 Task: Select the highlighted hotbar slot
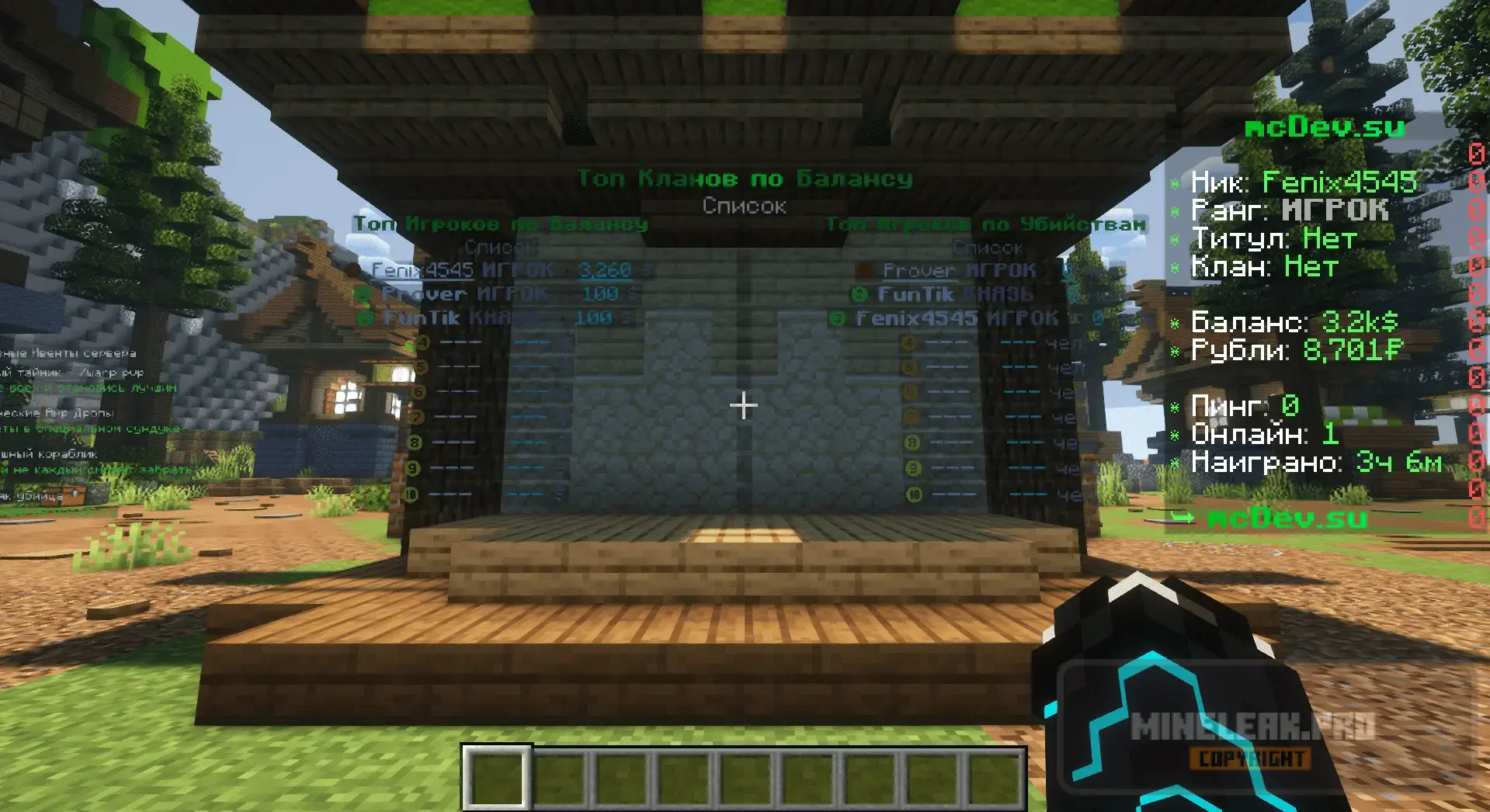pos(498,778)
